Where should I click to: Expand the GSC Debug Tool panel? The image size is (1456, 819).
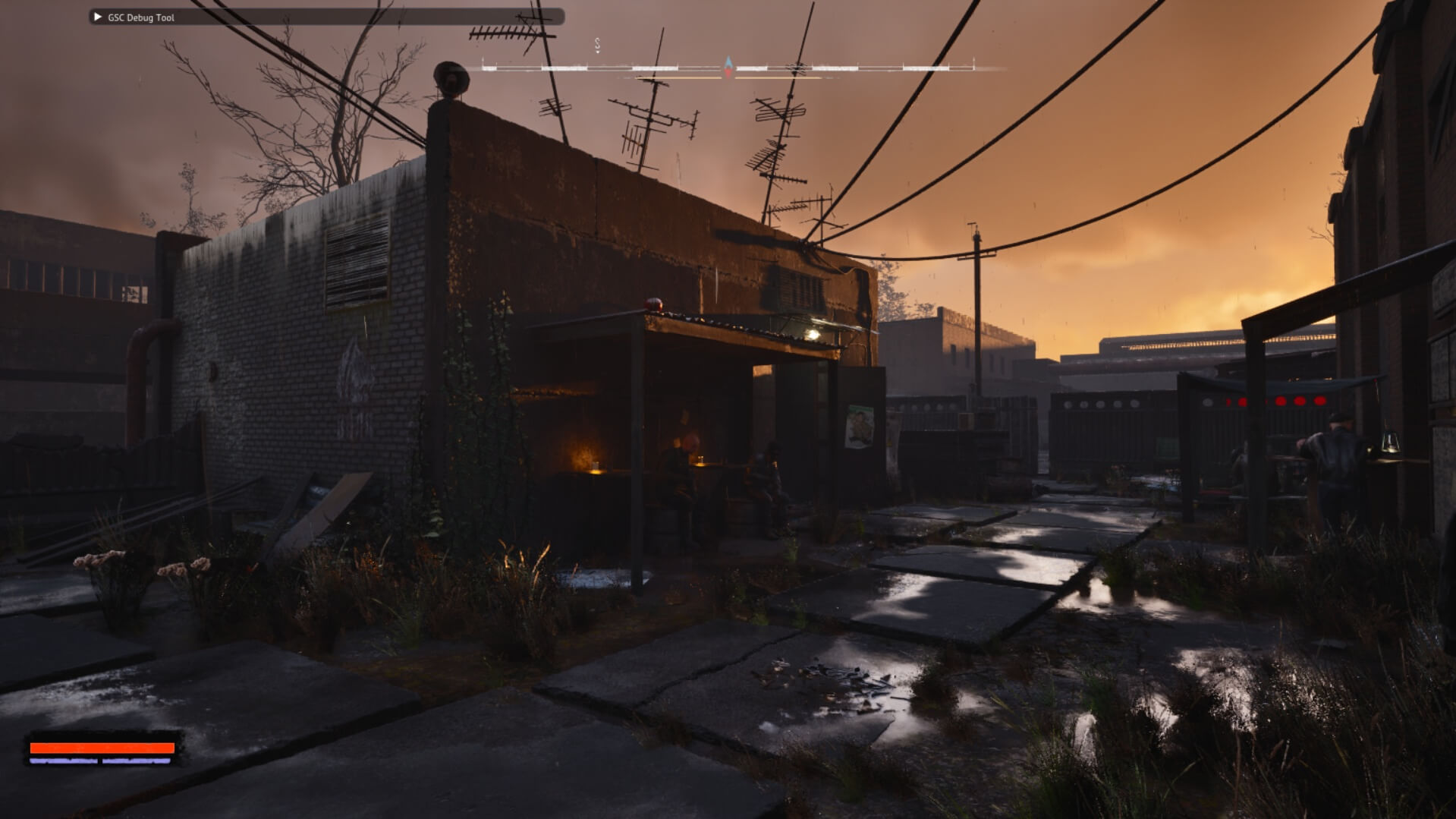[x=97, y=17]
